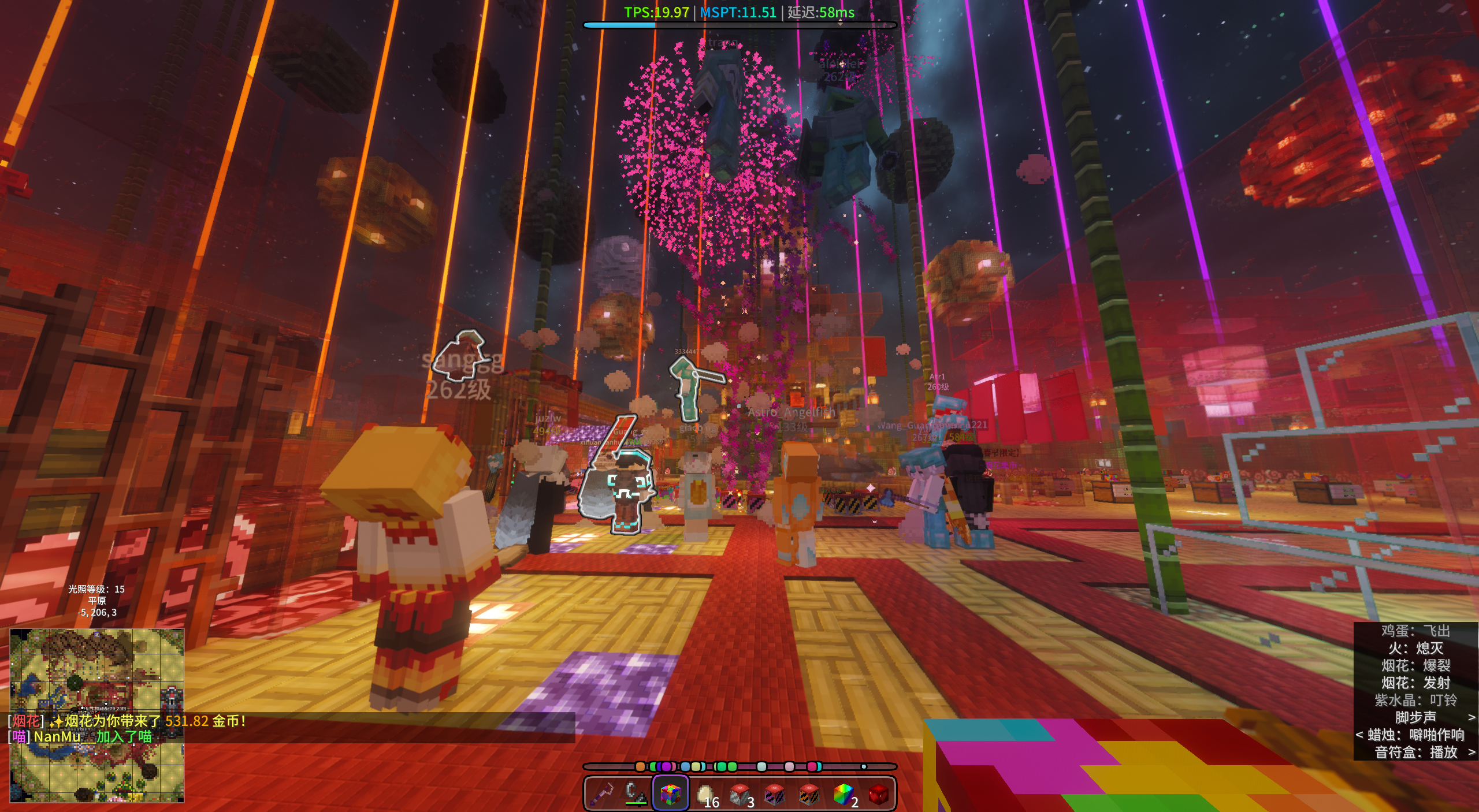Select the rainbow gradient block slot
Viewport: 1479px width, 812px height.
tap(843, 794)
